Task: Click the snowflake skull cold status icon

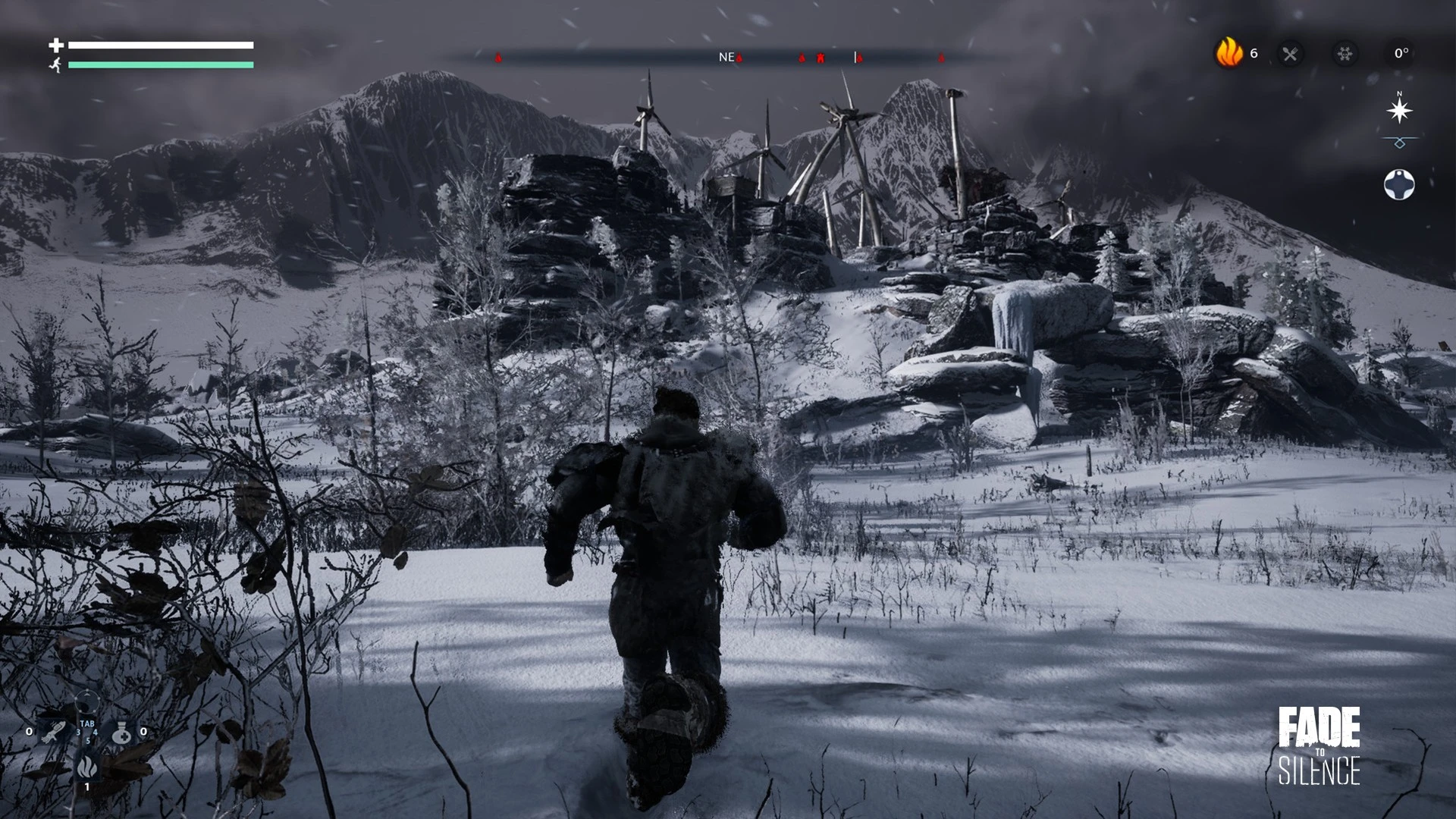Action: tap(1345, 54)
